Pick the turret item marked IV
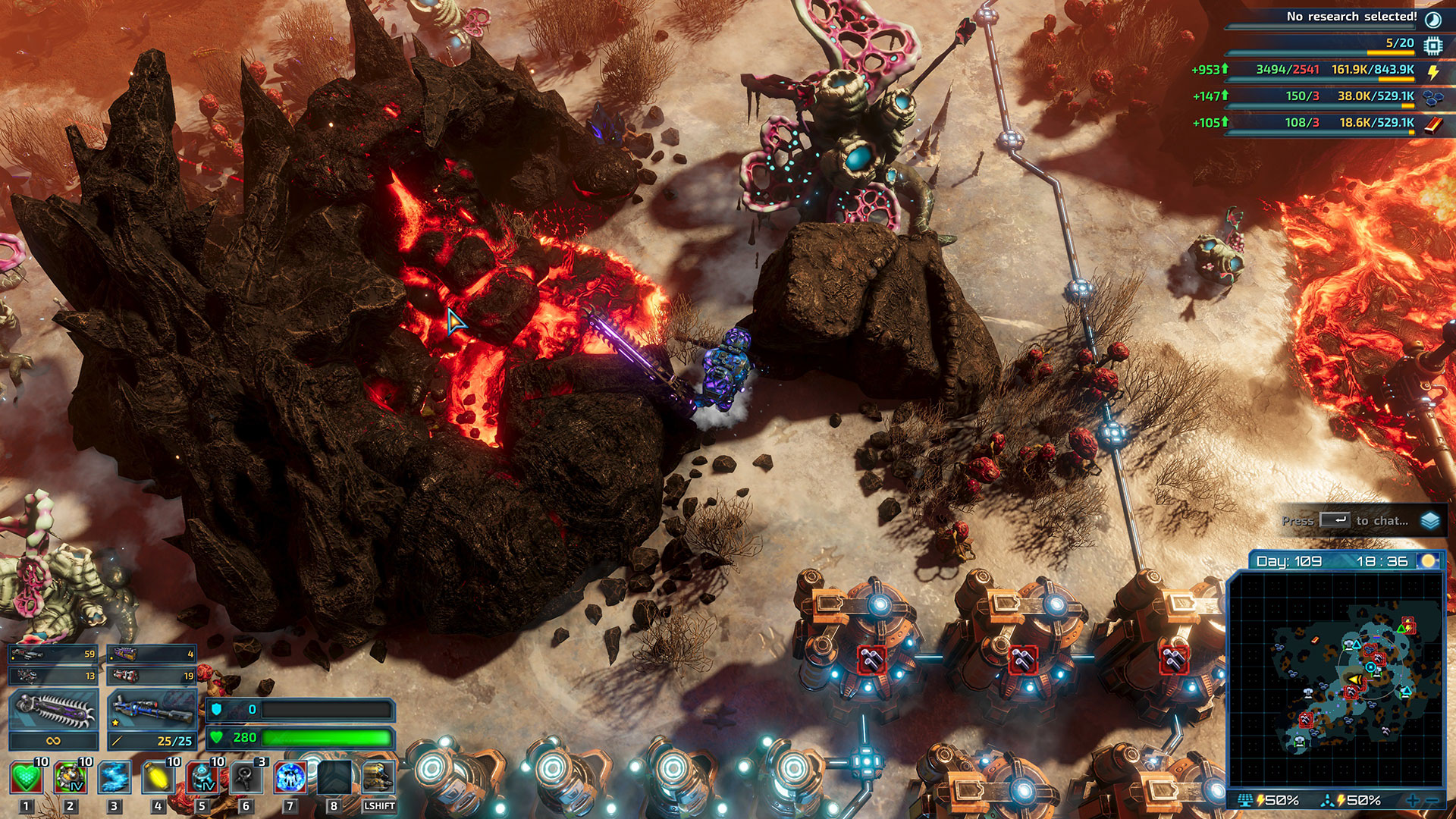 [x=202, y=778]
